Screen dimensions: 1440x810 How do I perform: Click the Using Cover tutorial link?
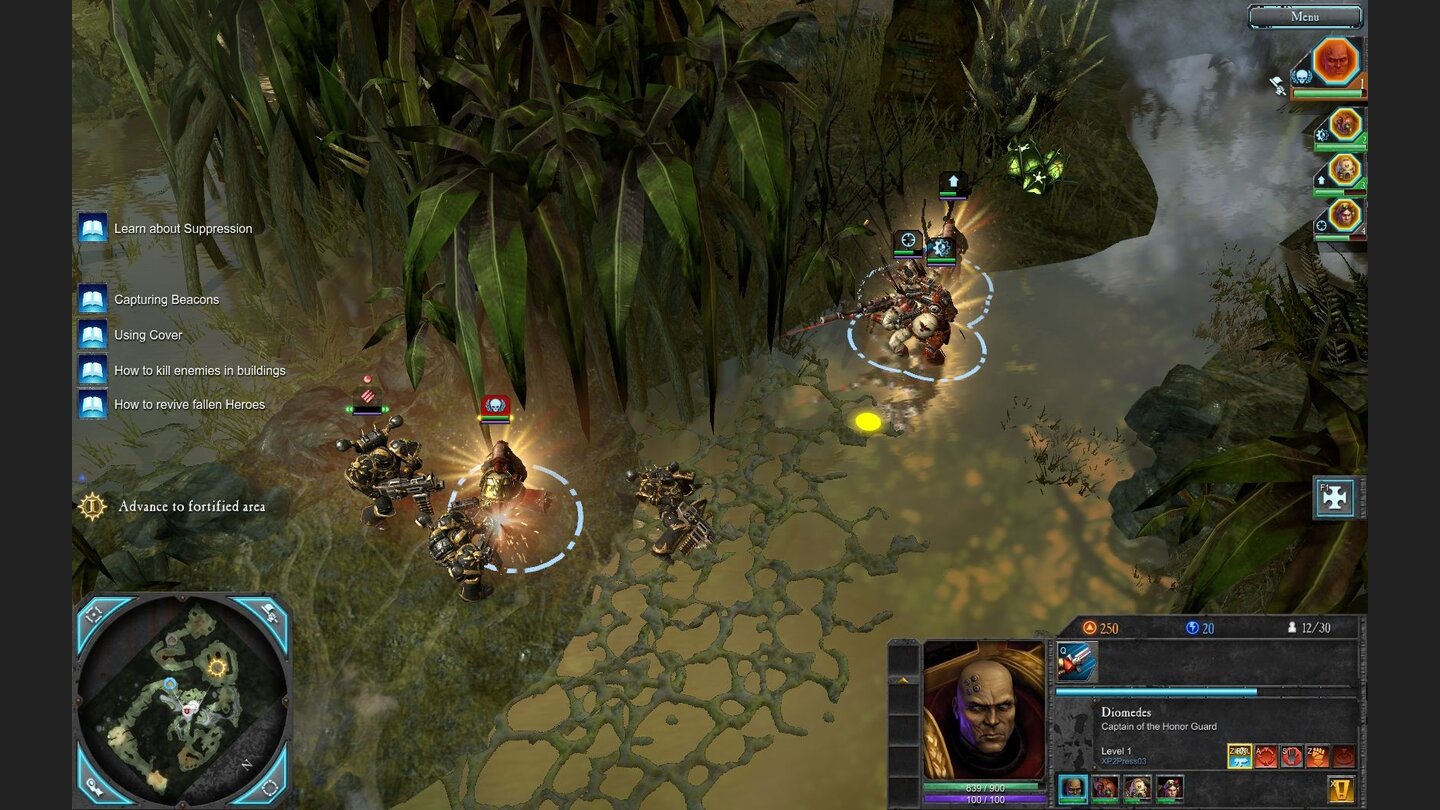click(148, 335)
